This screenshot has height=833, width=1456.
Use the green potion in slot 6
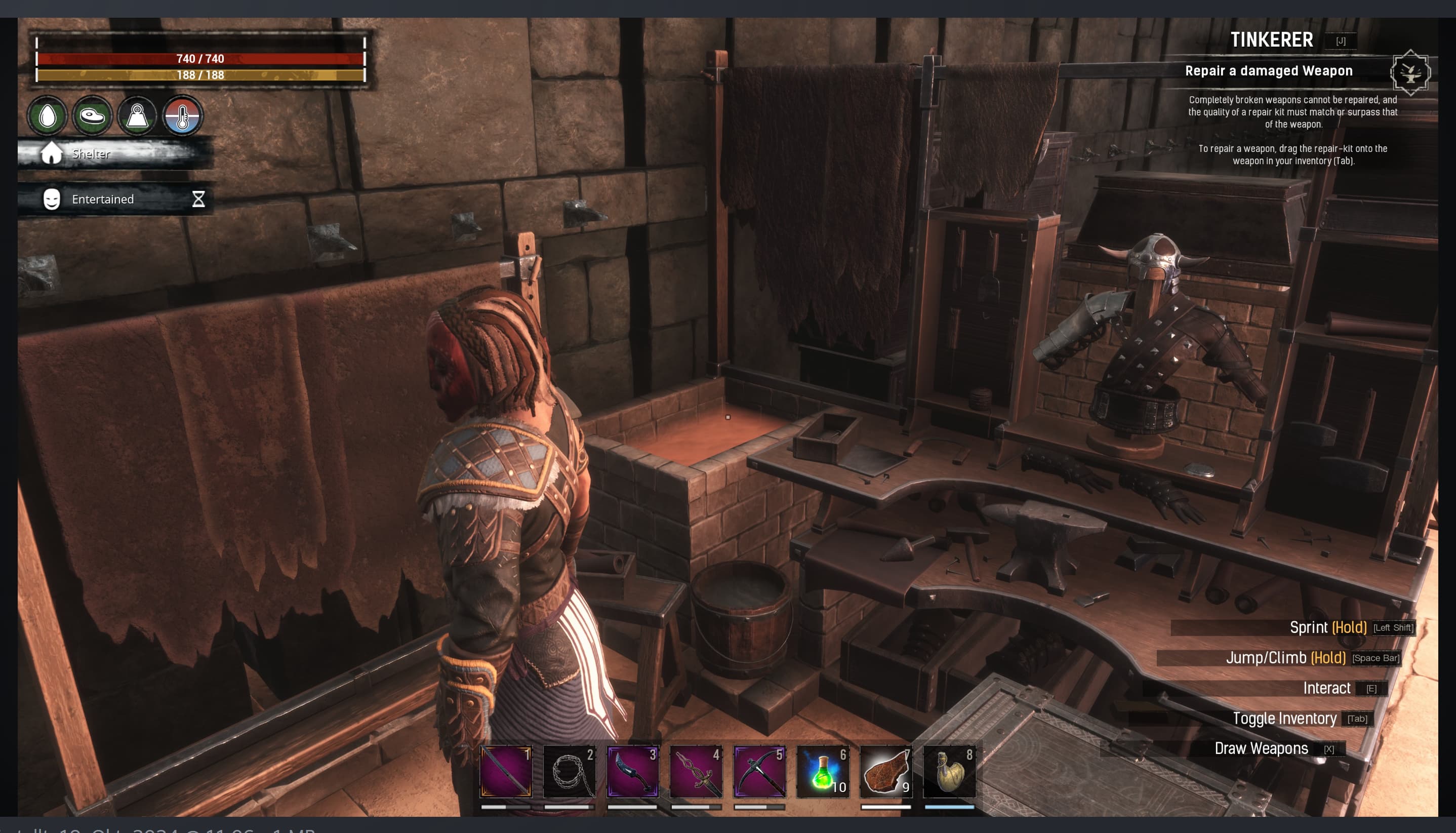(x=823, y=771)
